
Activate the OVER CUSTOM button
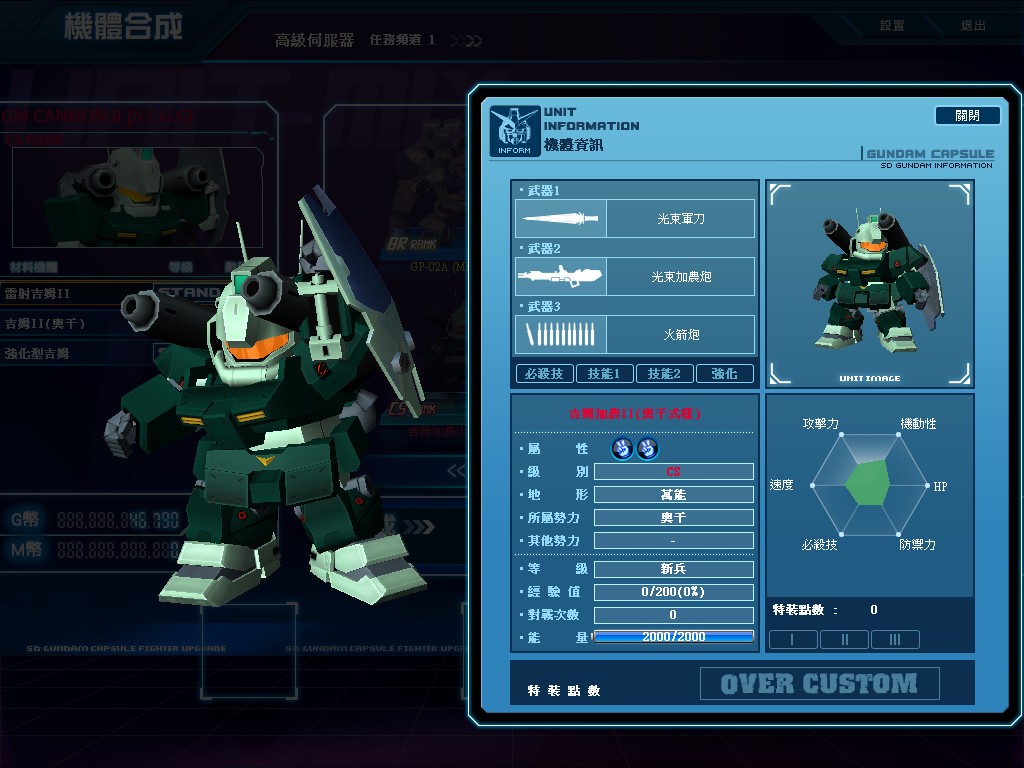(819, 684)
